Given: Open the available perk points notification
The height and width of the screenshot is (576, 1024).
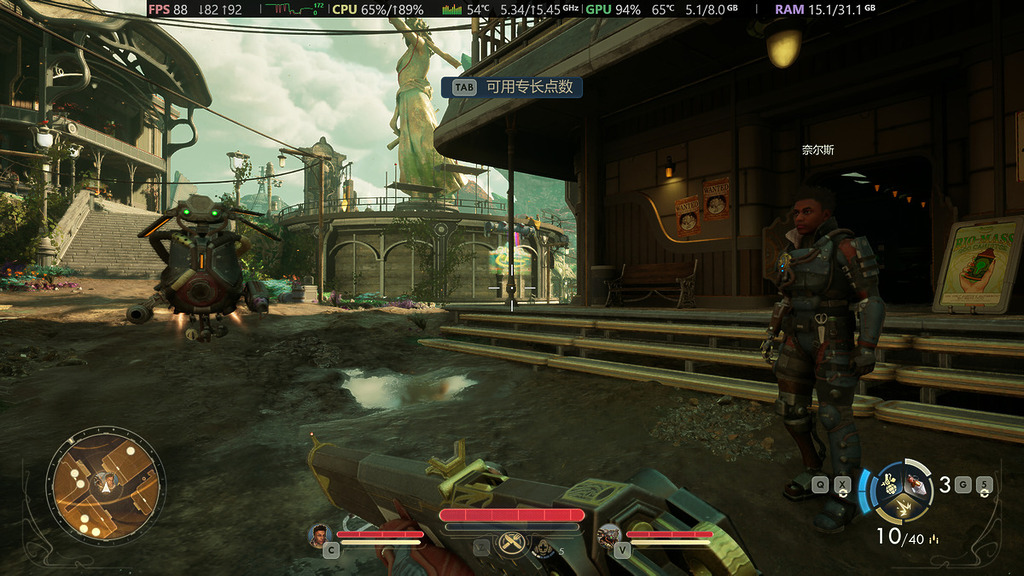Looking at the screenshot, I should coord(512,87).
